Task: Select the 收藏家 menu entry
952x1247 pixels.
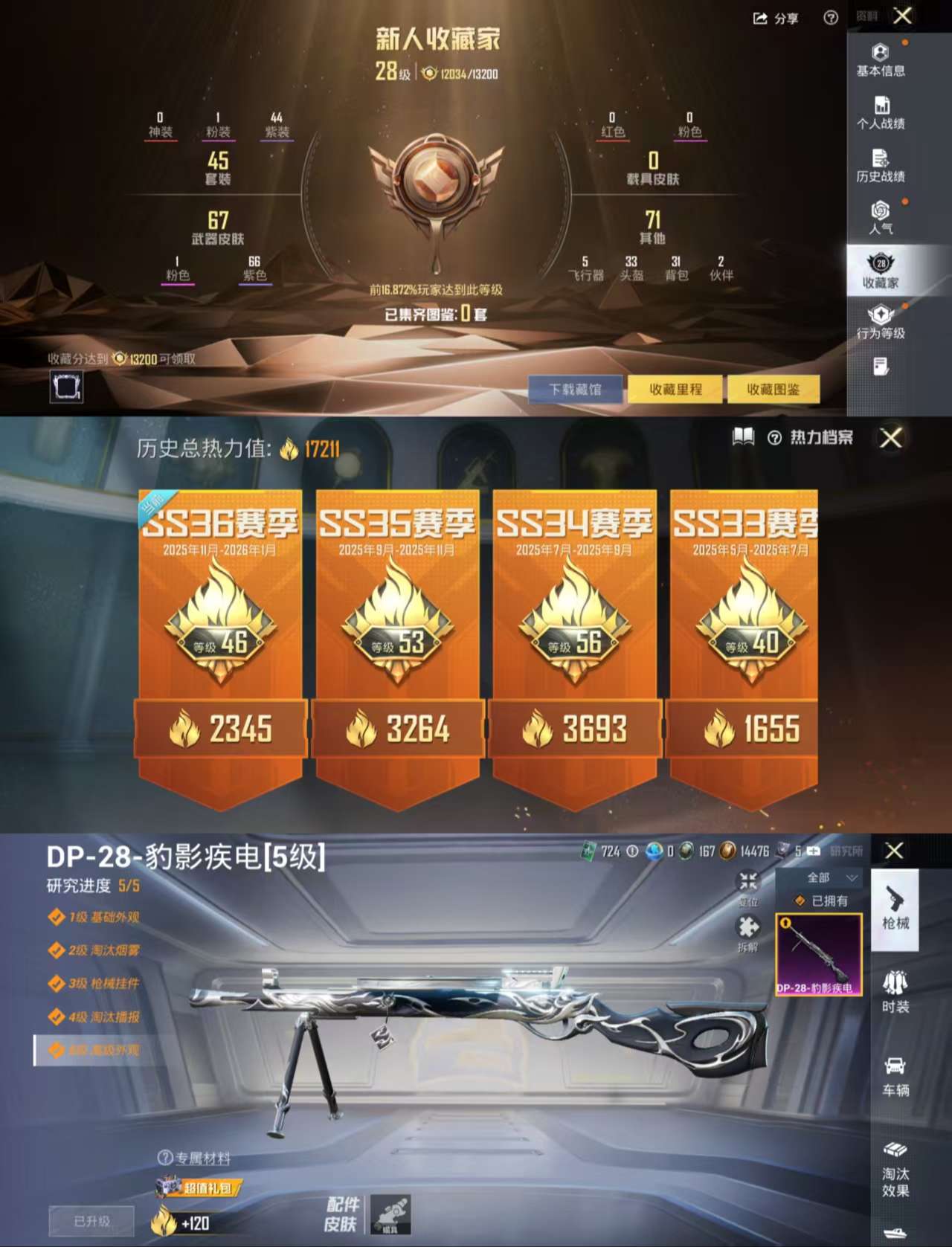Action: (881, 271)
